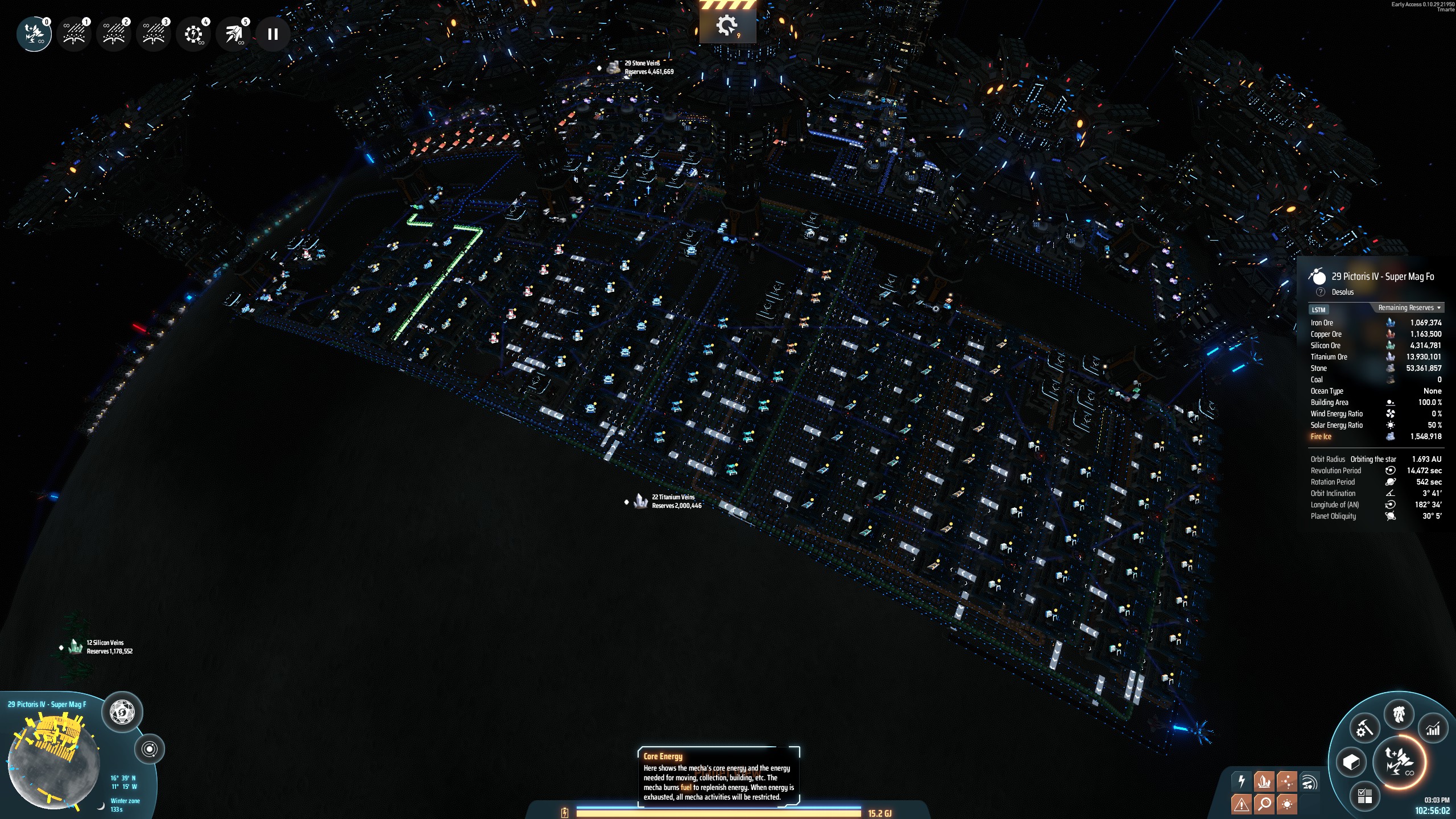This screenshot has height=819, width=1456.
Task: Open the Replicator crafting panel
Action: [x=1366, y=729]
